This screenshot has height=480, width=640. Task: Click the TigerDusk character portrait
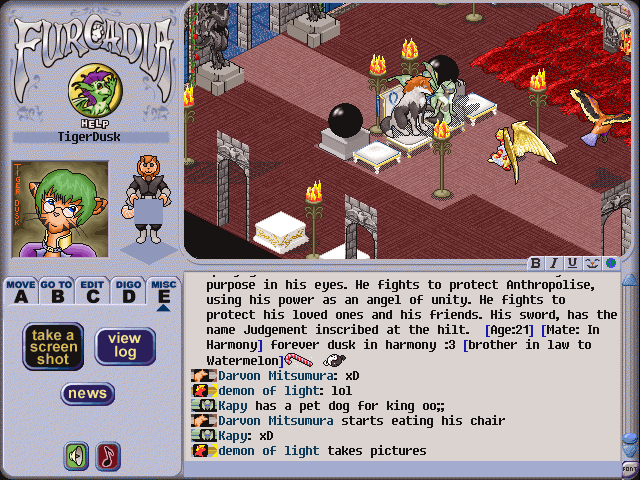pyautogui.click(x=44, y=208)
